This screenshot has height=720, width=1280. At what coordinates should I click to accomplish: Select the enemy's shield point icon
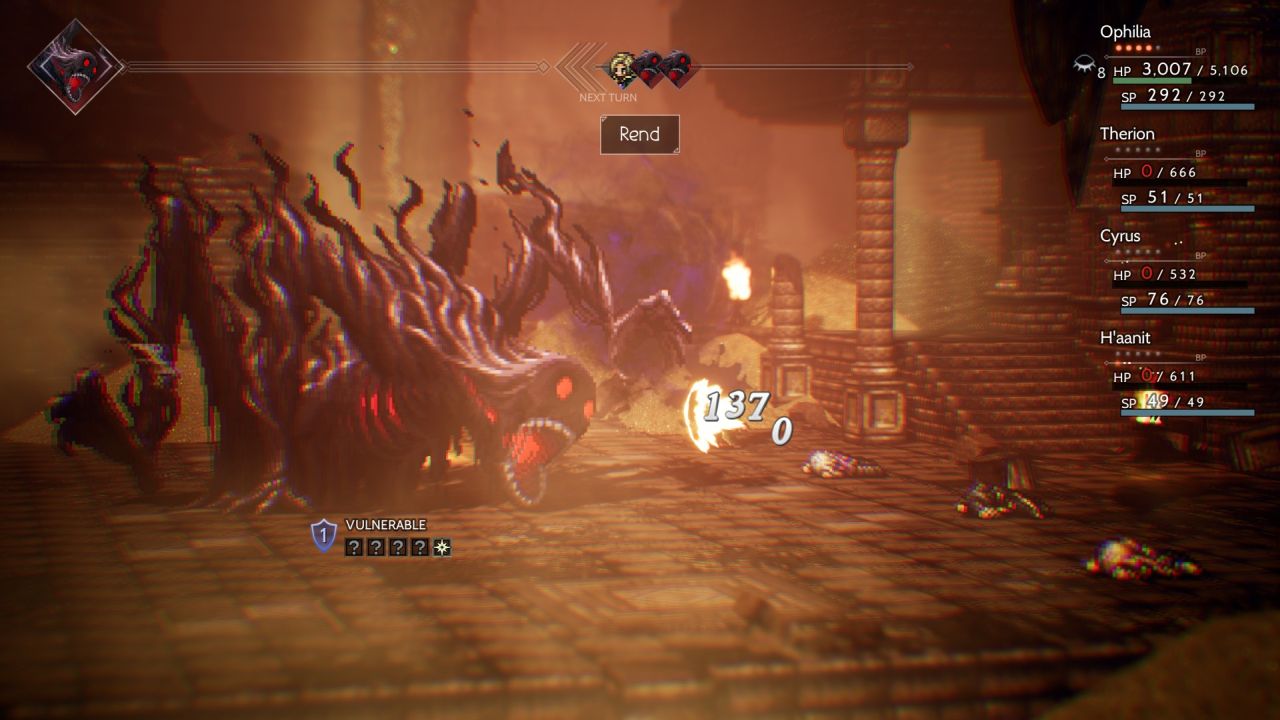pyautogui.click(x=323, y=535)
